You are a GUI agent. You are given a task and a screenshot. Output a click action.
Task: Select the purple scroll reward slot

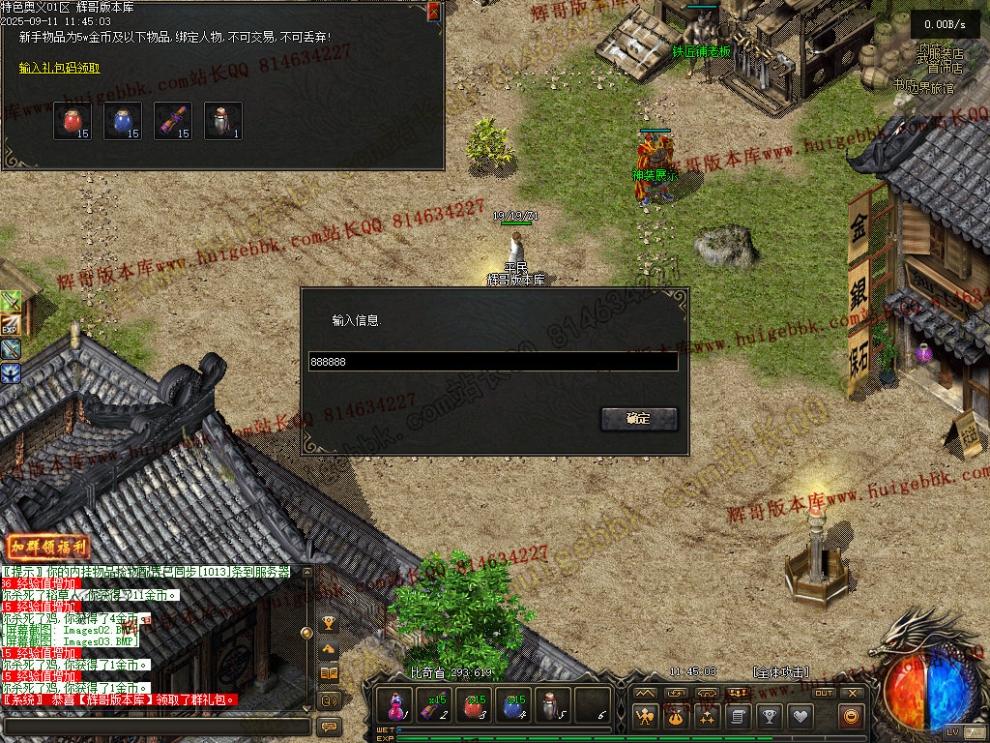173,121
